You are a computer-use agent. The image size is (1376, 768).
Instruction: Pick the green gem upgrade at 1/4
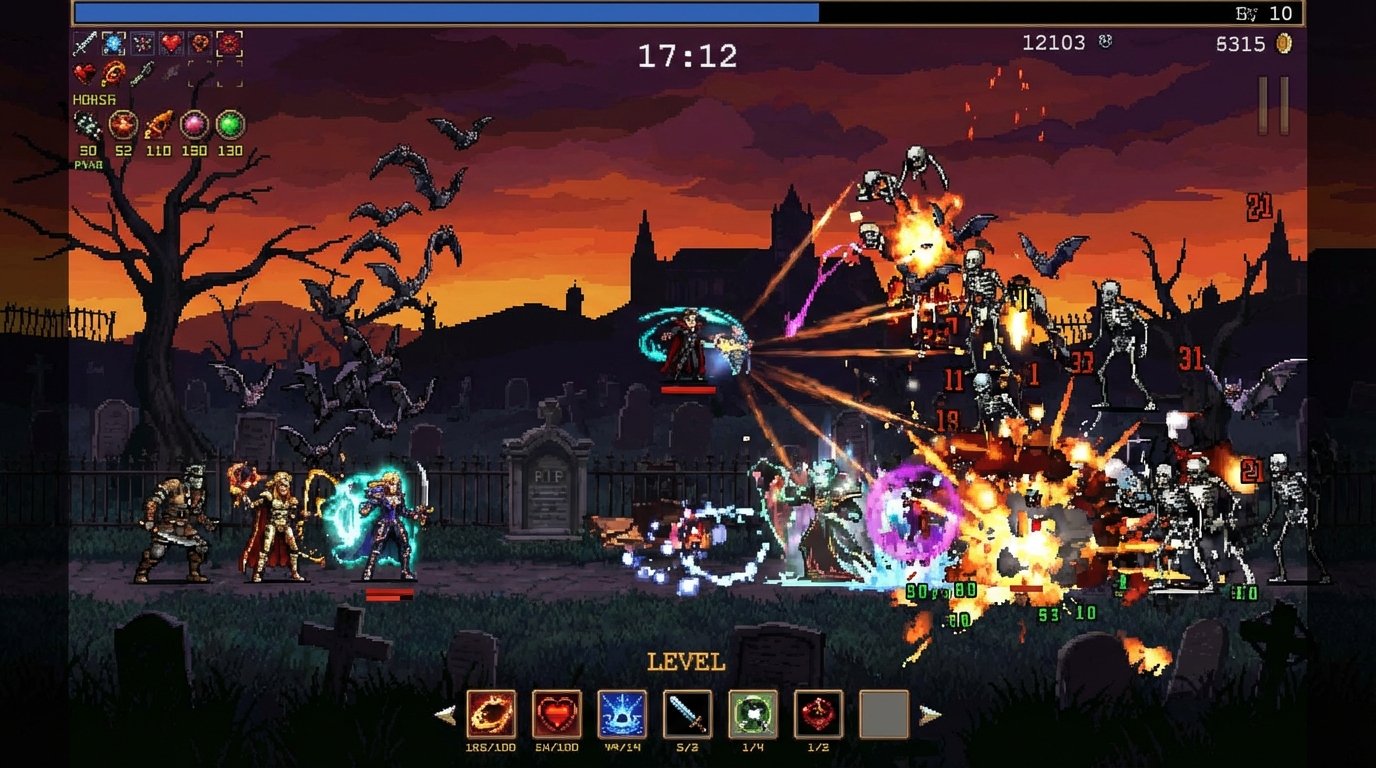752,714
